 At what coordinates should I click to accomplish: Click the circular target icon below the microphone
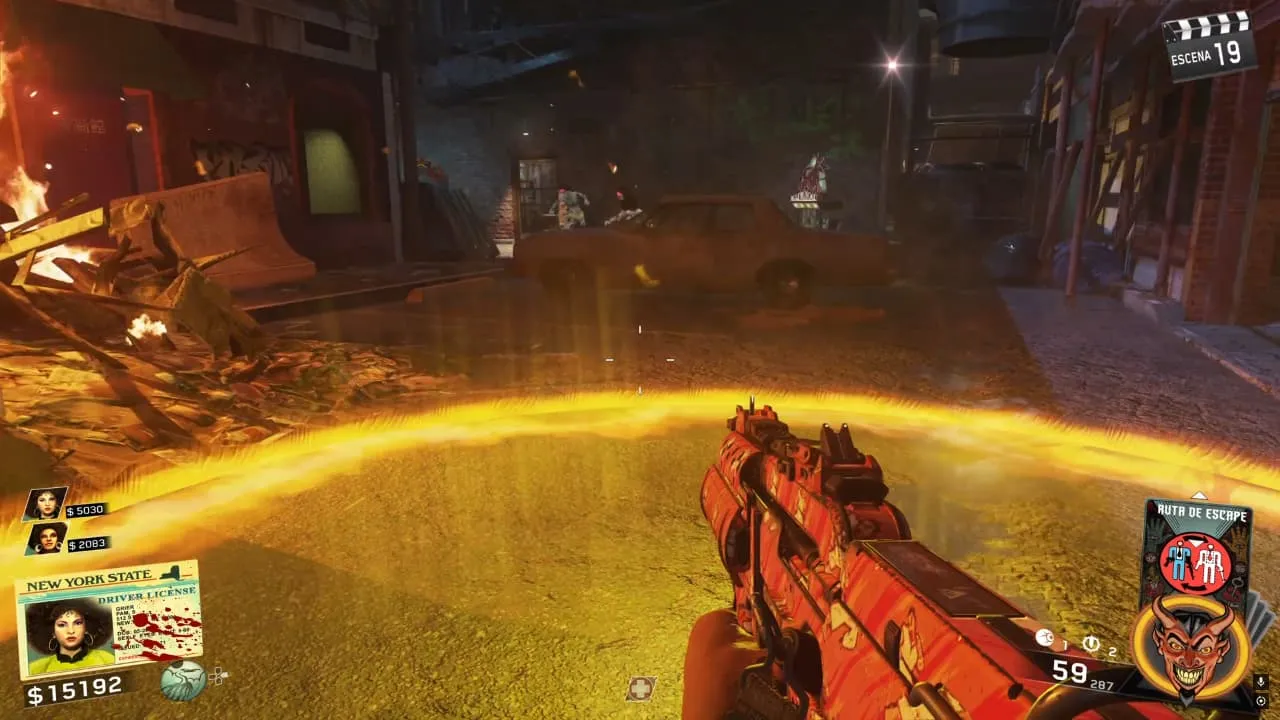point(1261,701)
